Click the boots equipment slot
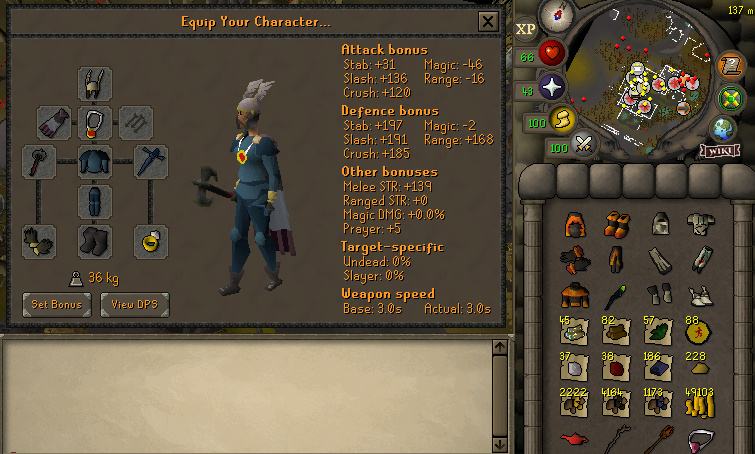 click(95, 241)
